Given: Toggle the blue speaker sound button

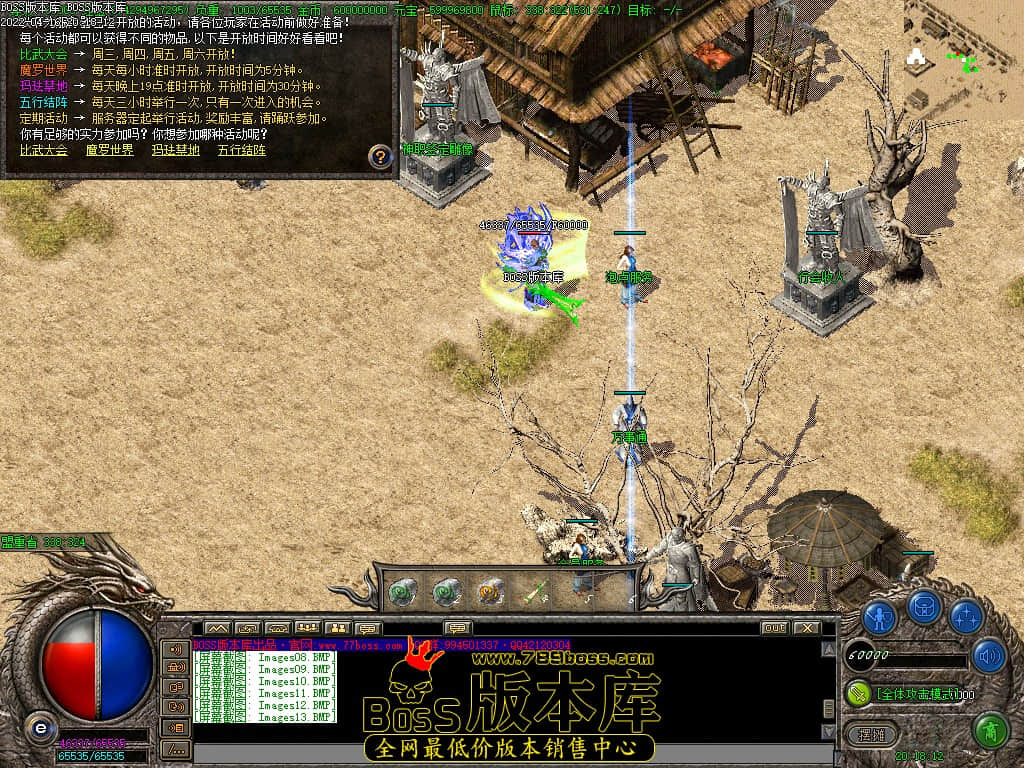Looking at the screenshot, I should [x=988, y=655].
